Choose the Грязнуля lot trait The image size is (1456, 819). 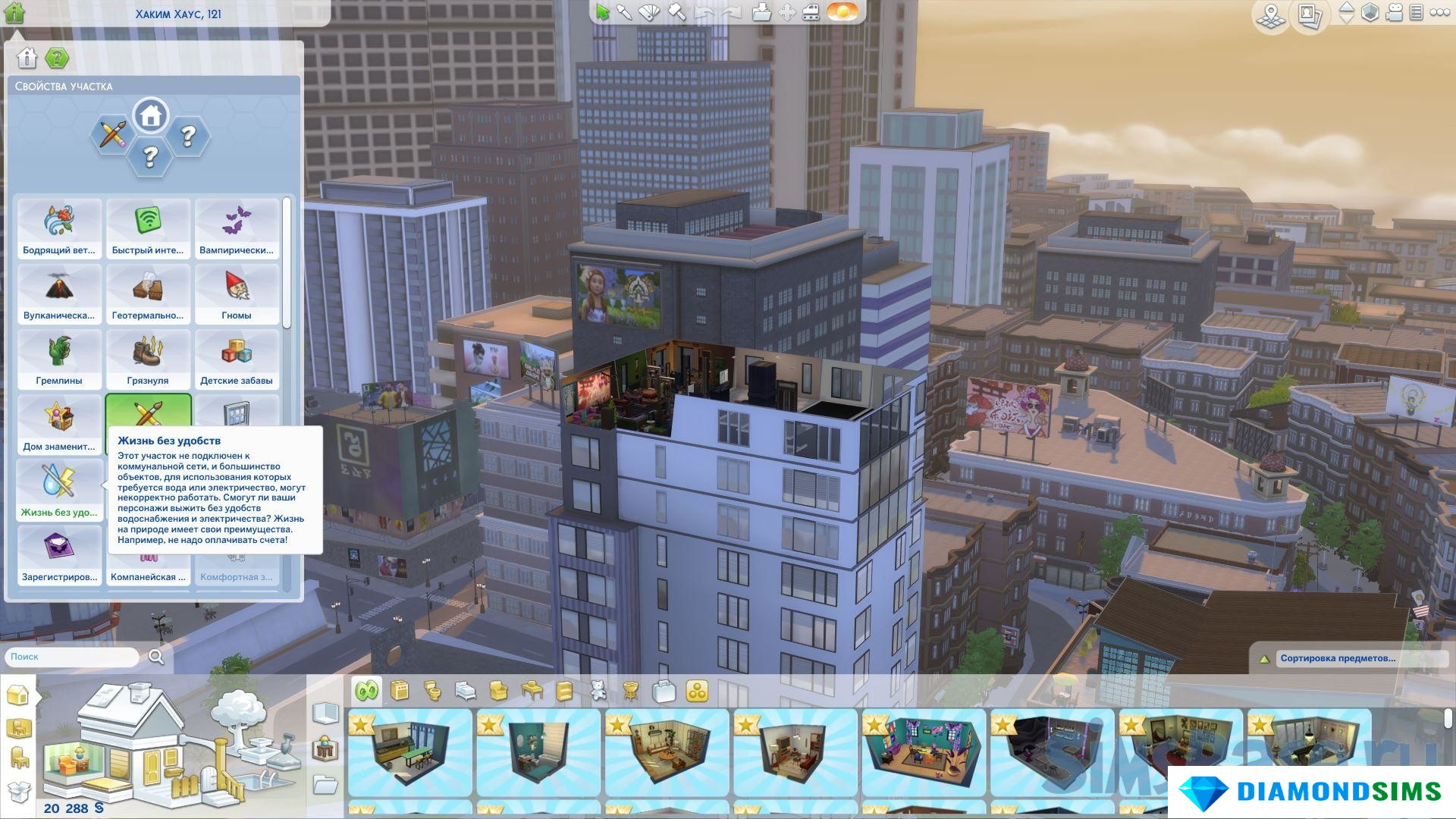148,359
